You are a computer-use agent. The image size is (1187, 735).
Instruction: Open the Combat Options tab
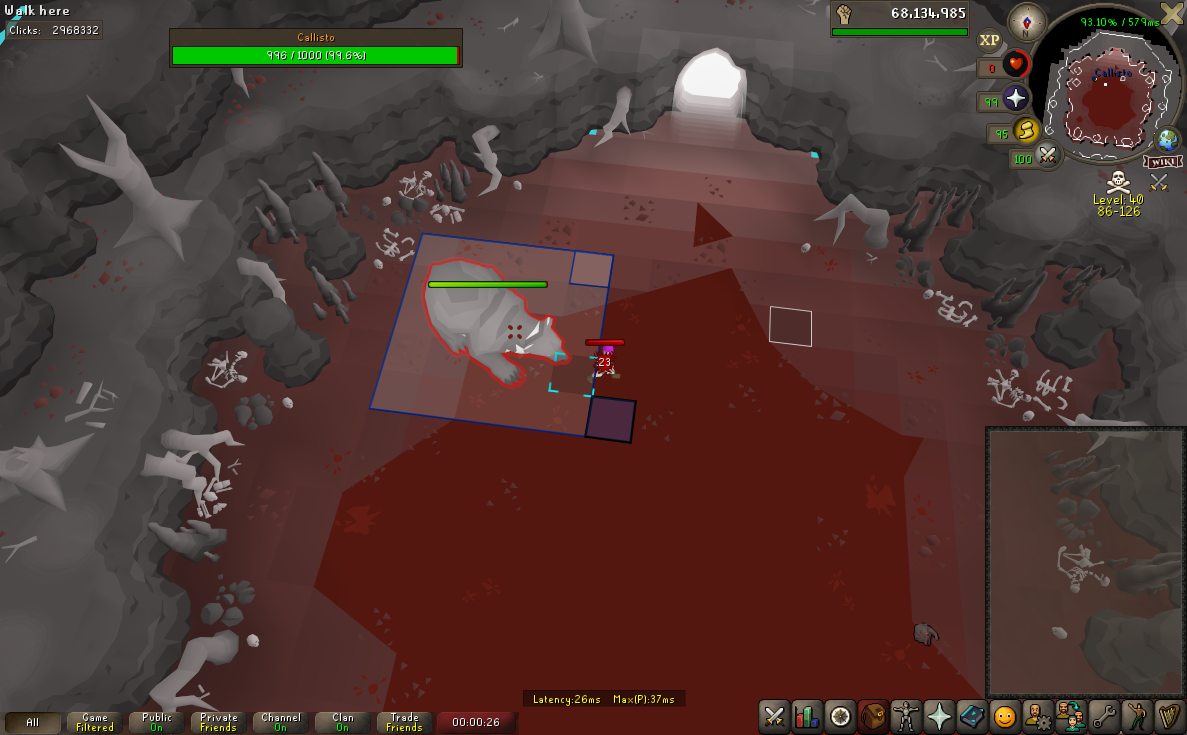pos(775,716)
